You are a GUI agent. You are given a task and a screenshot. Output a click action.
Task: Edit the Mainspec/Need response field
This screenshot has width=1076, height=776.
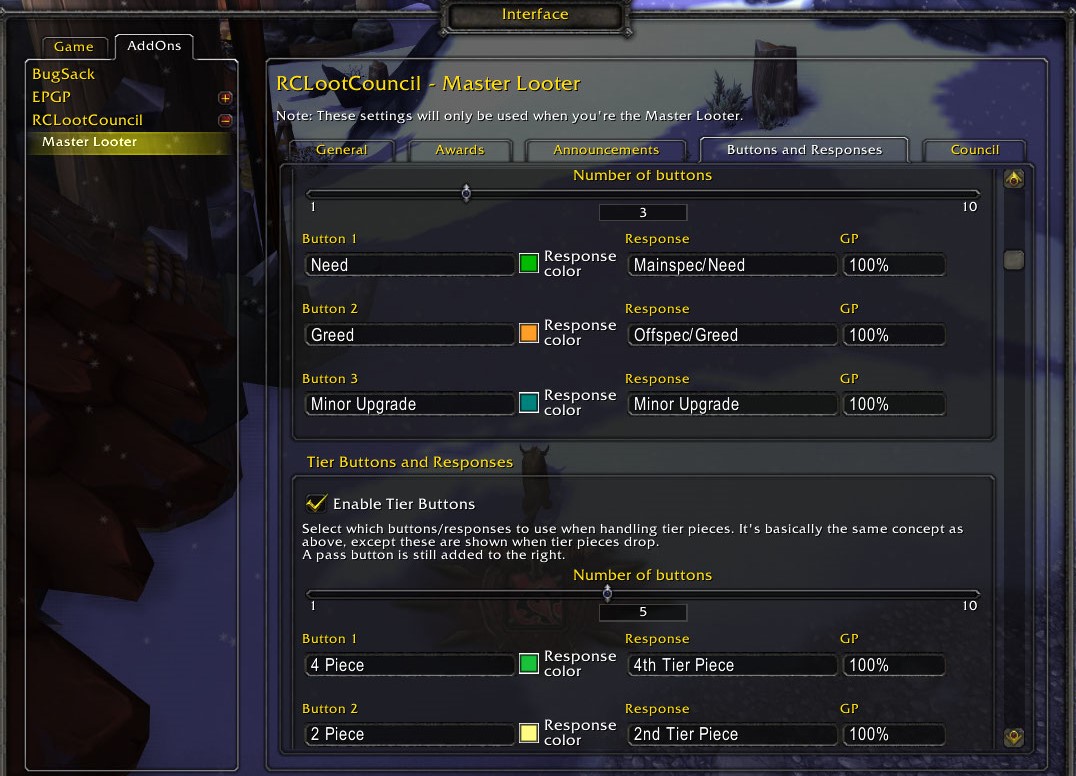[732, 265]
